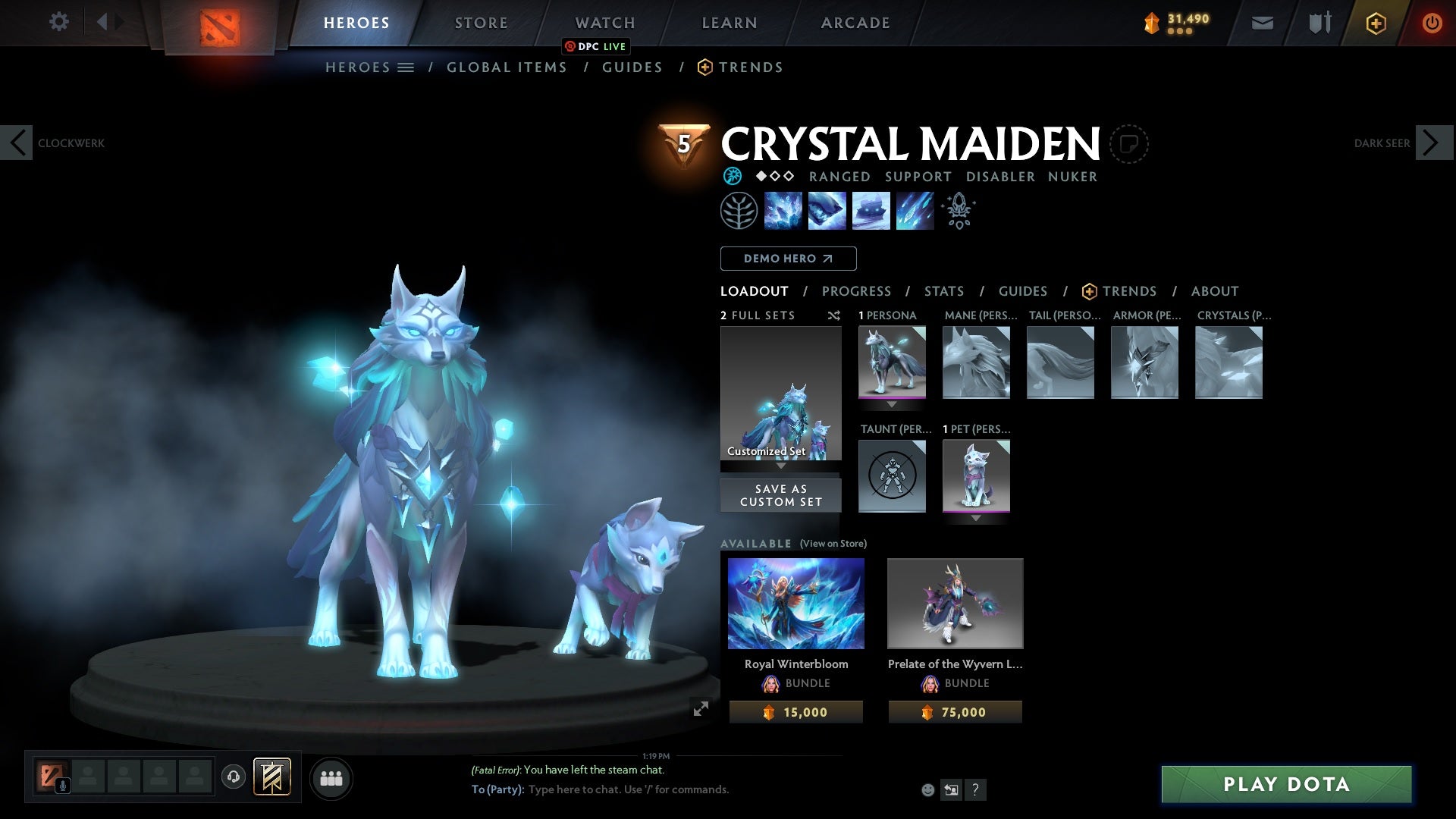Click the Dota Plus hexagon icon
The image size is (1456, 819).
pyautogui.click(x=1375, y=23)
